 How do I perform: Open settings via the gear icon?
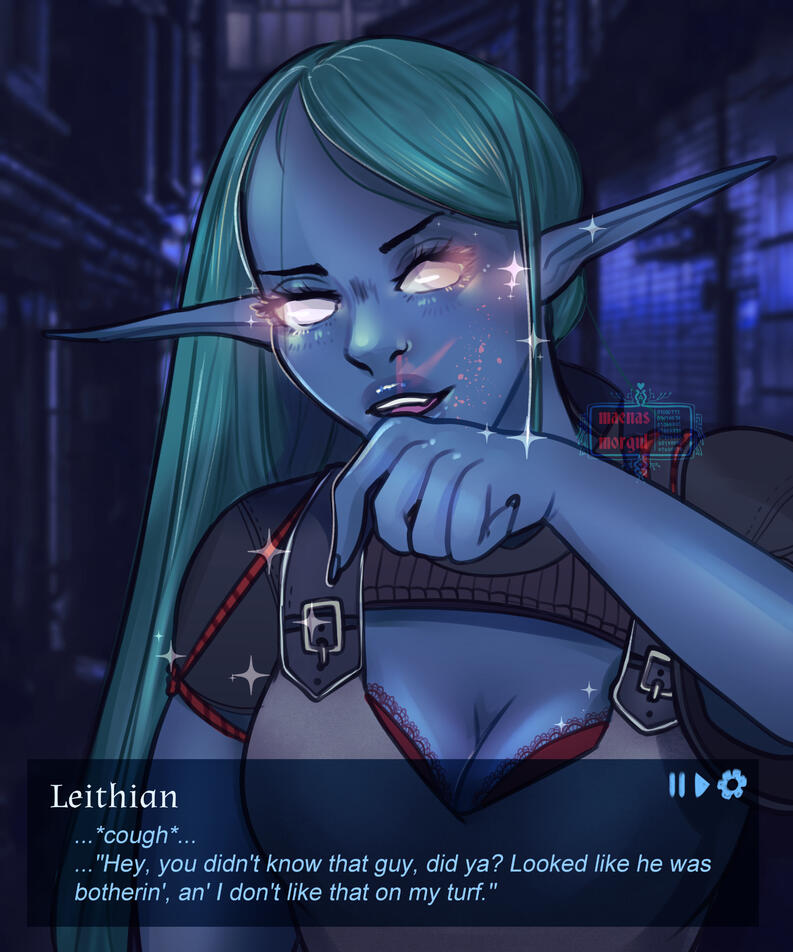coord(731,786)
